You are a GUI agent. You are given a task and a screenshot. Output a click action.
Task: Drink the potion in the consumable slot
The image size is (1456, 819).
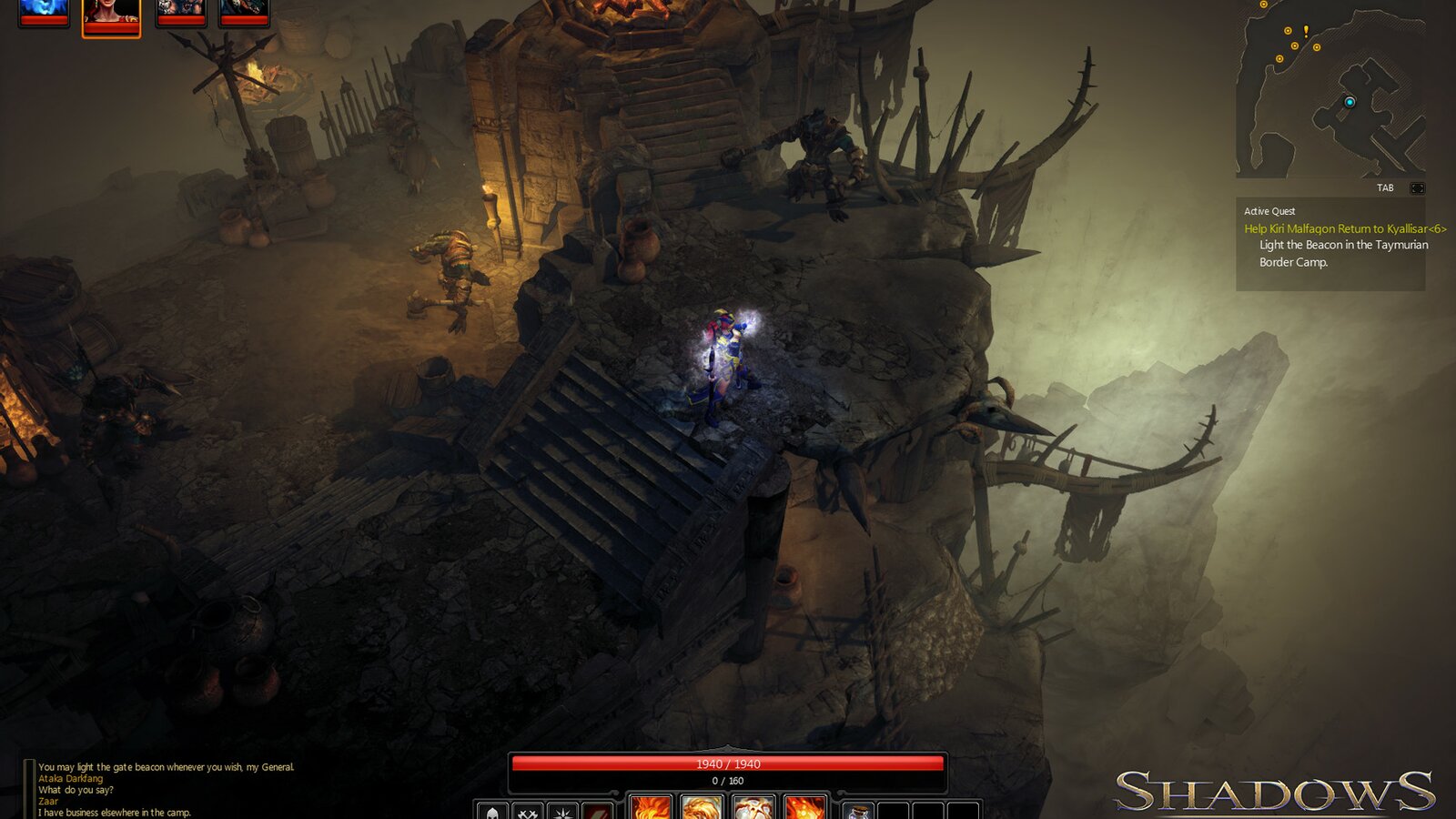point(861,811)
